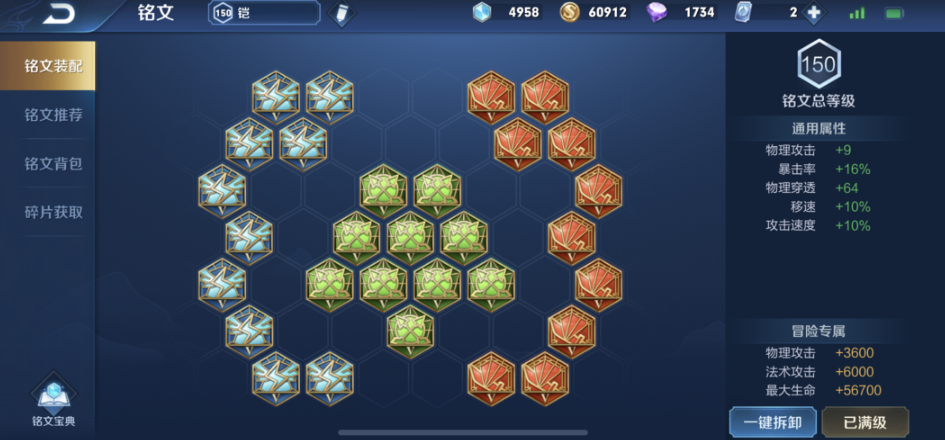The image size is (945, 440).
Task: Open the rune page dropdown named 铠
Action: (x=265, y=13)
